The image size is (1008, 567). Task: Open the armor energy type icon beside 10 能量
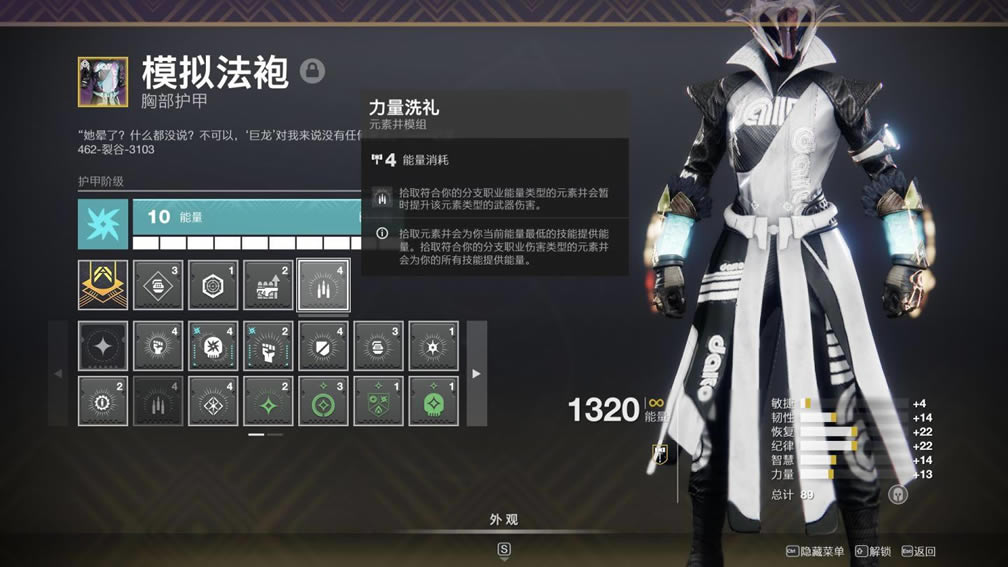(103, 224)
